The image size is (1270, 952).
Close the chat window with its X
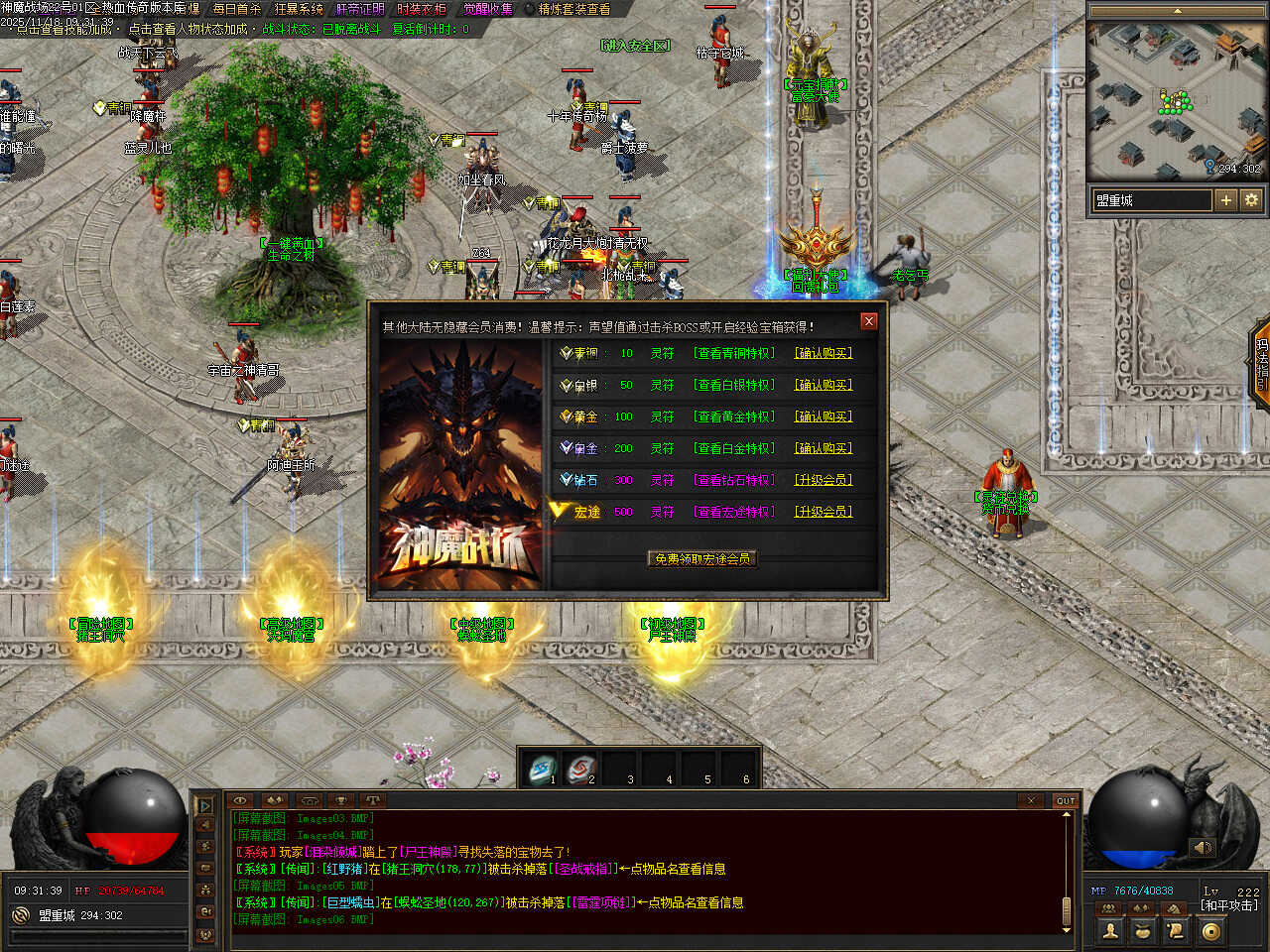click(1031, 800)
